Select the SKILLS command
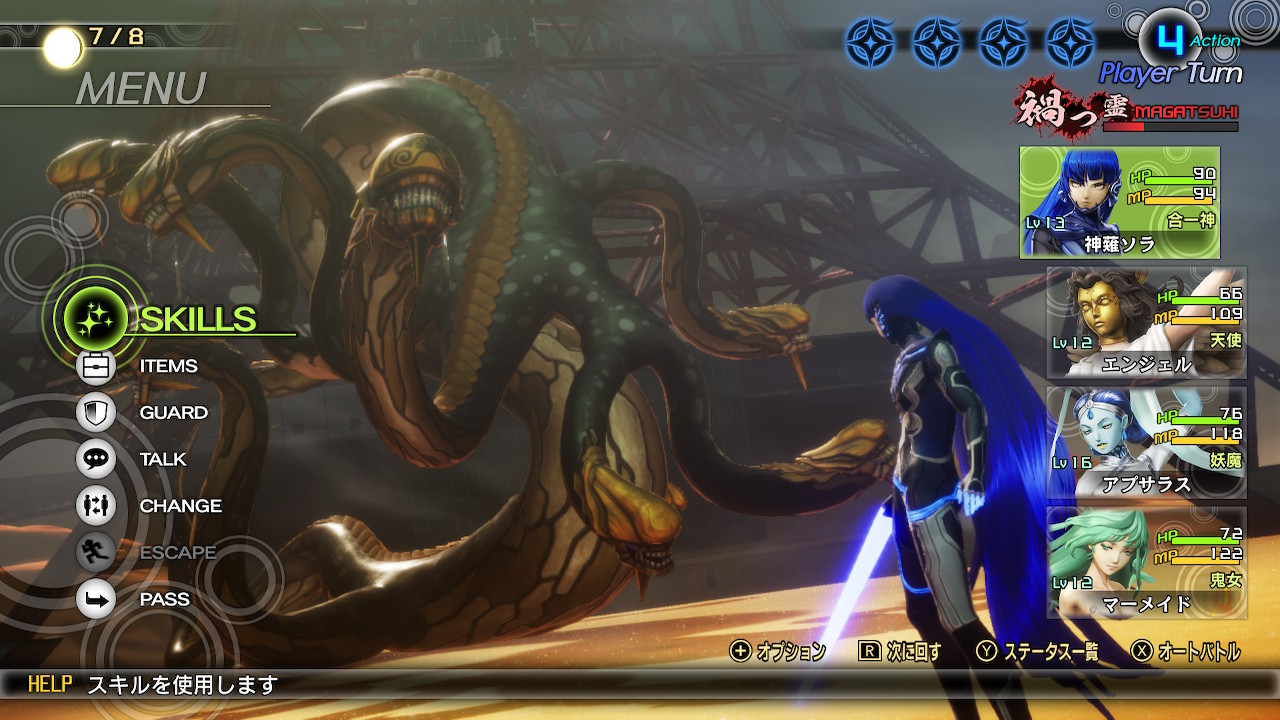 pos(197,319)
